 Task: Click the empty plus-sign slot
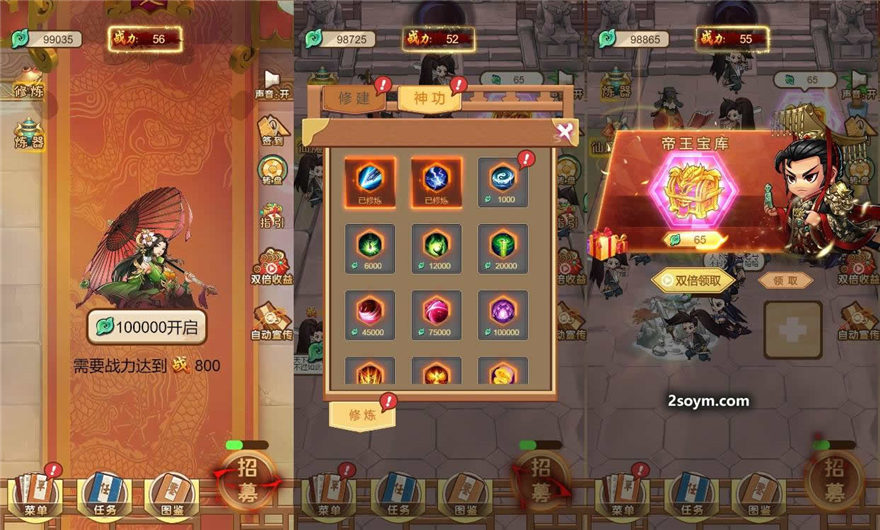pyautogui.click(x=792, y=330)
